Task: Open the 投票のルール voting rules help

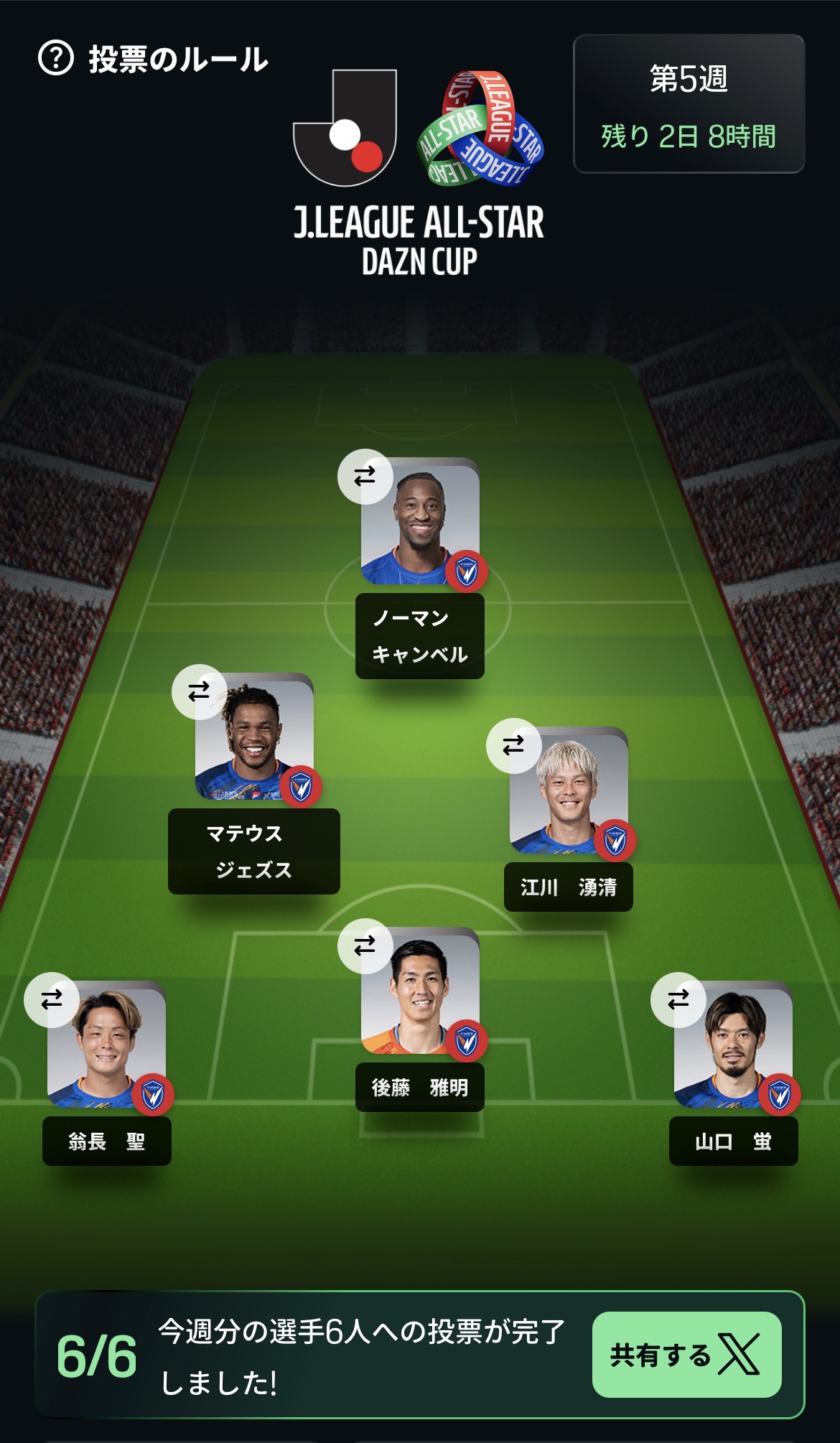Action: click(x=153, y=59)
